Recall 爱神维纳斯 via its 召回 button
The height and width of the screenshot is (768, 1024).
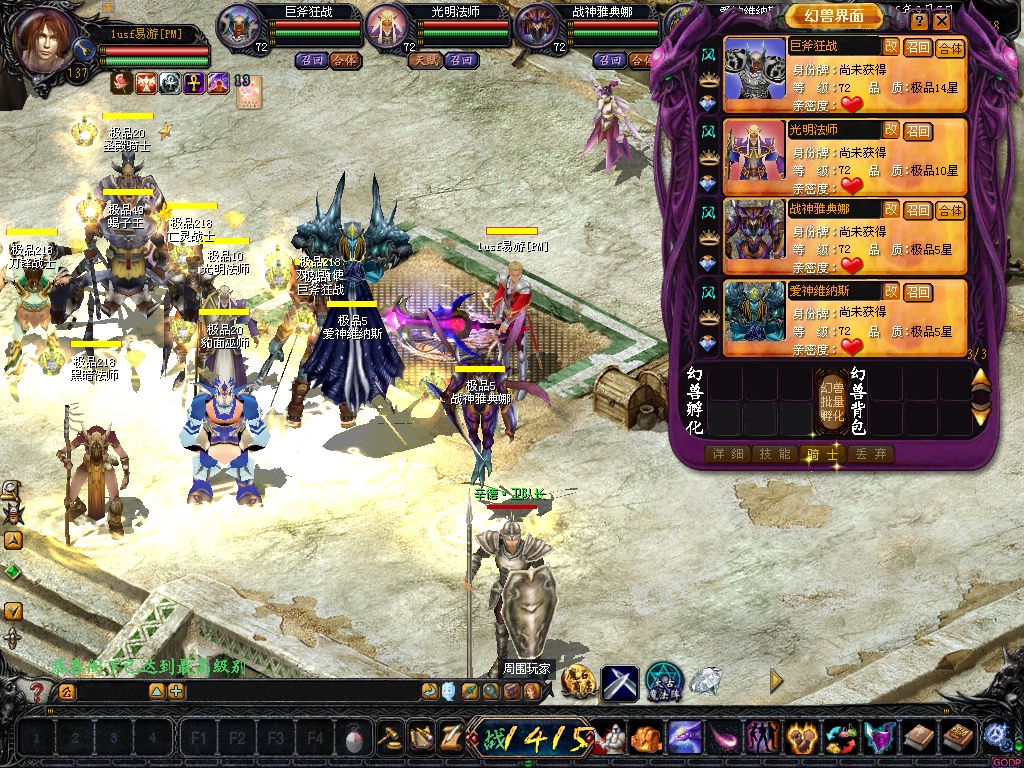(918, 292)
